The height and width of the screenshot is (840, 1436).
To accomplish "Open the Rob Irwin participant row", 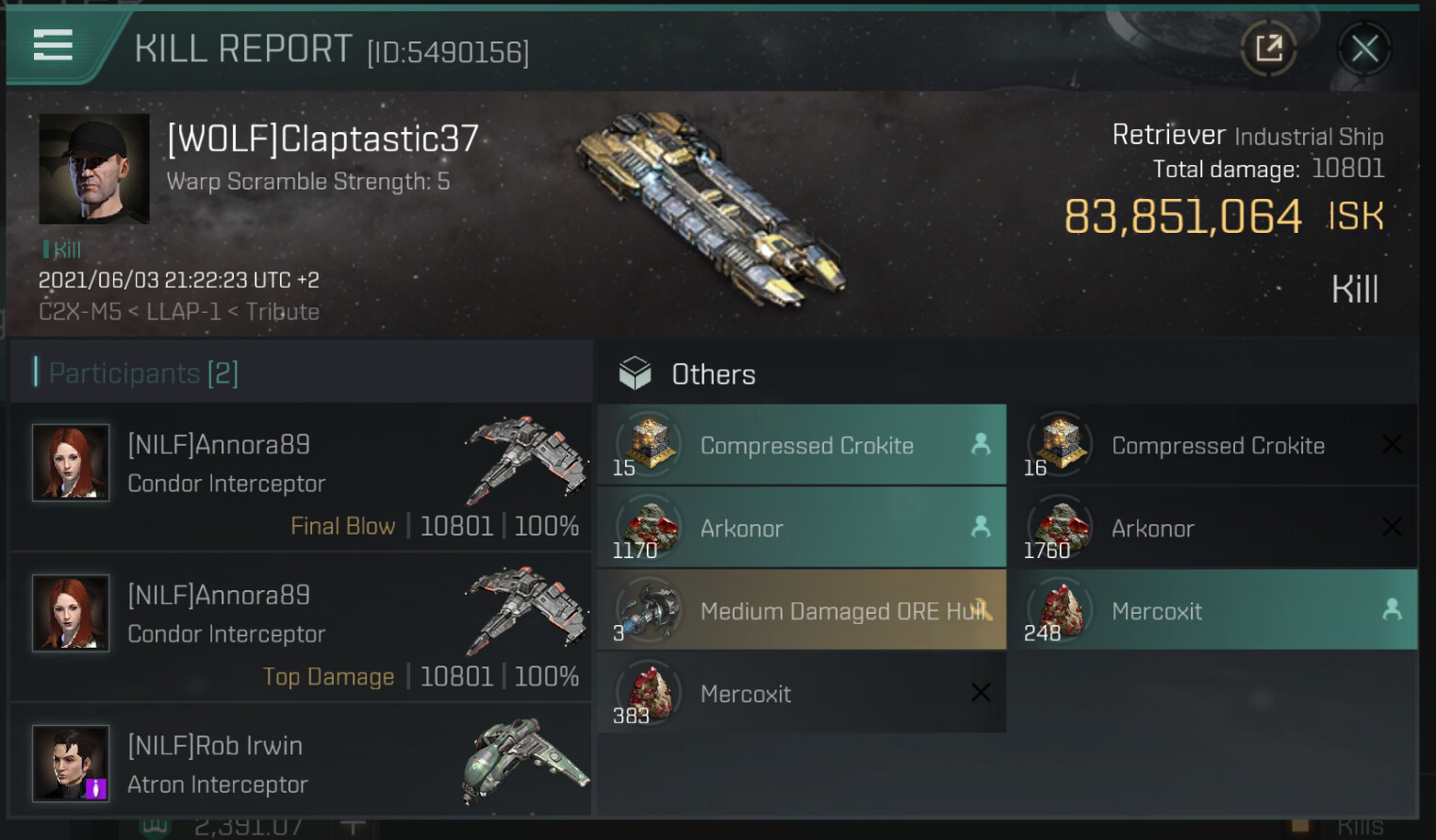I will click(300, 763).
